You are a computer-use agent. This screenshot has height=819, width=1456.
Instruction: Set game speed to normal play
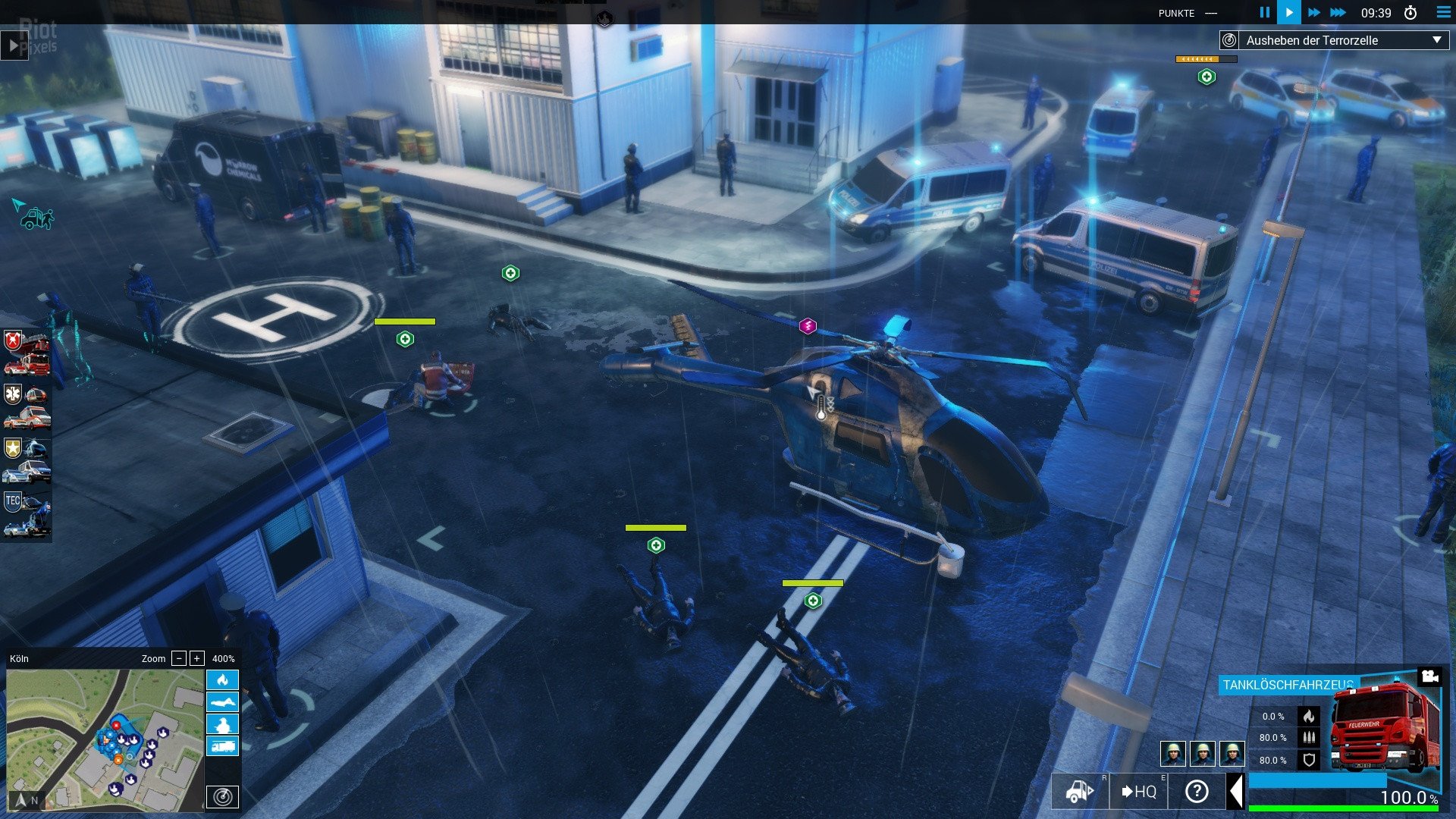[1289, 12]
